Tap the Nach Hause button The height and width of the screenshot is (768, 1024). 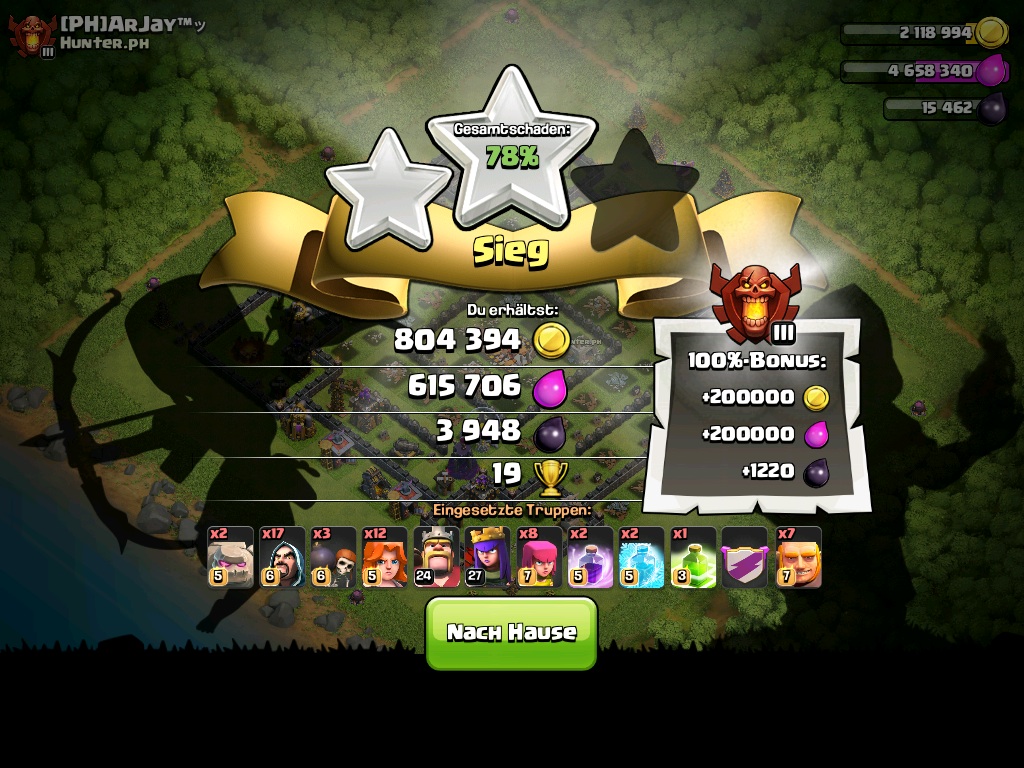(x=511, y=632)
